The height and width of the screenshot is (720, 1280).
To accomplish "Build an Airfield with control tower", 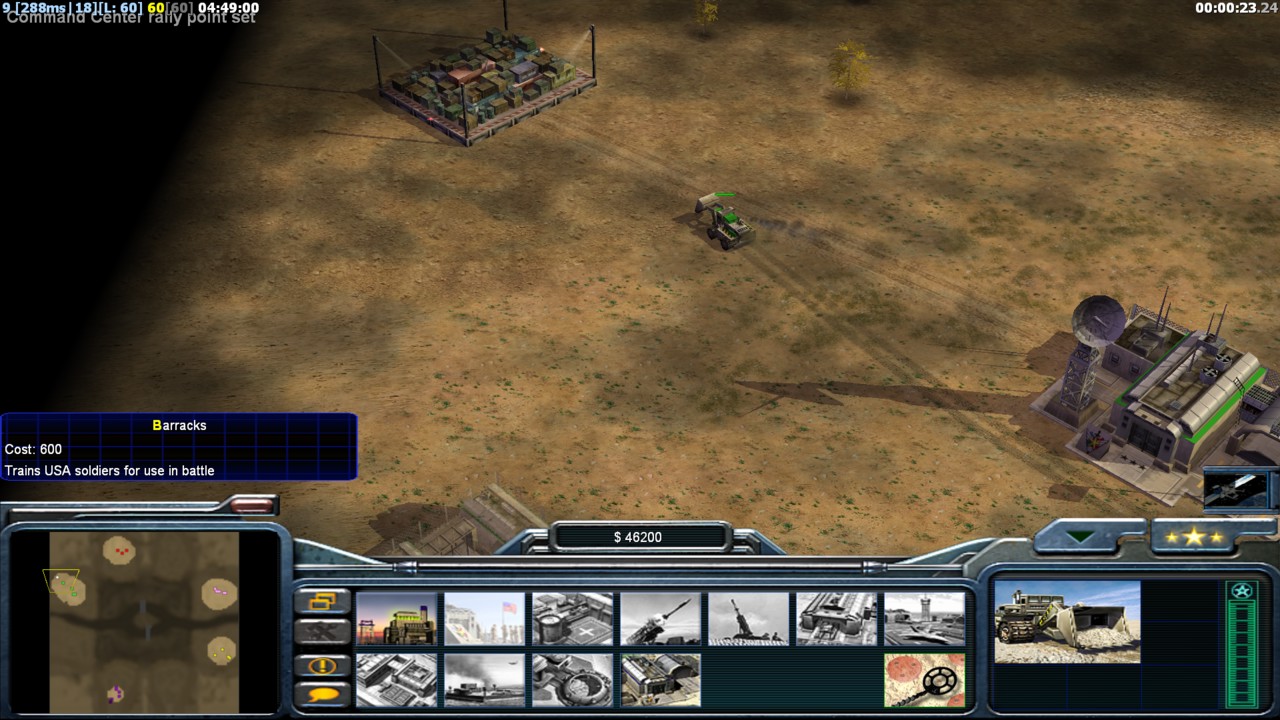I will (x=924, y=619).
